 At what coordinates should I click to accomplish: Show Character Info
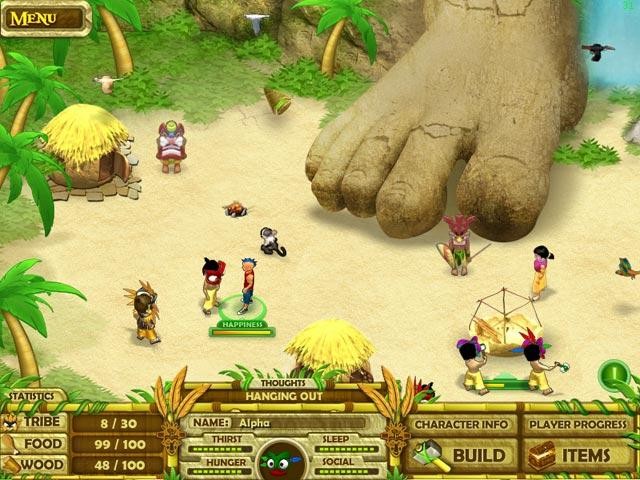click(464, 424)
